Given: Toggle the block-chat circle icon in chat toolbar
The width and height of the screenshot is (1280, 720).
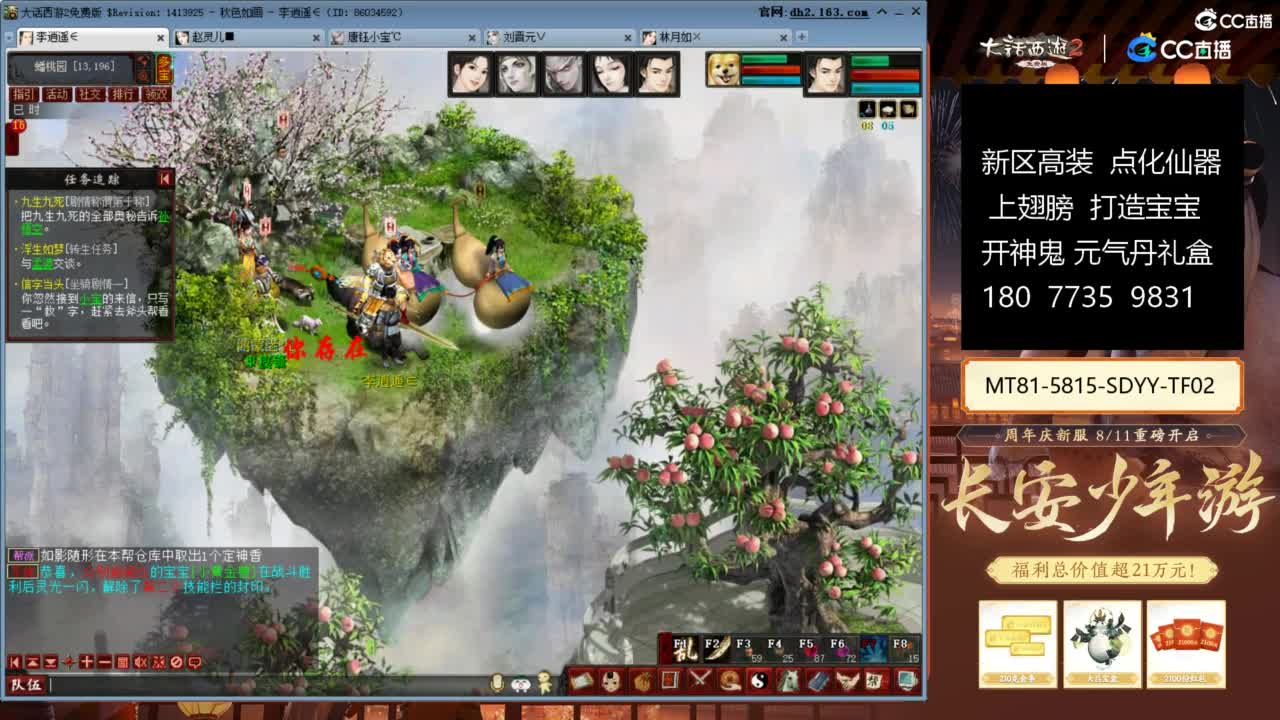Looking at the screenshot, I should click(x=177, y=662).
